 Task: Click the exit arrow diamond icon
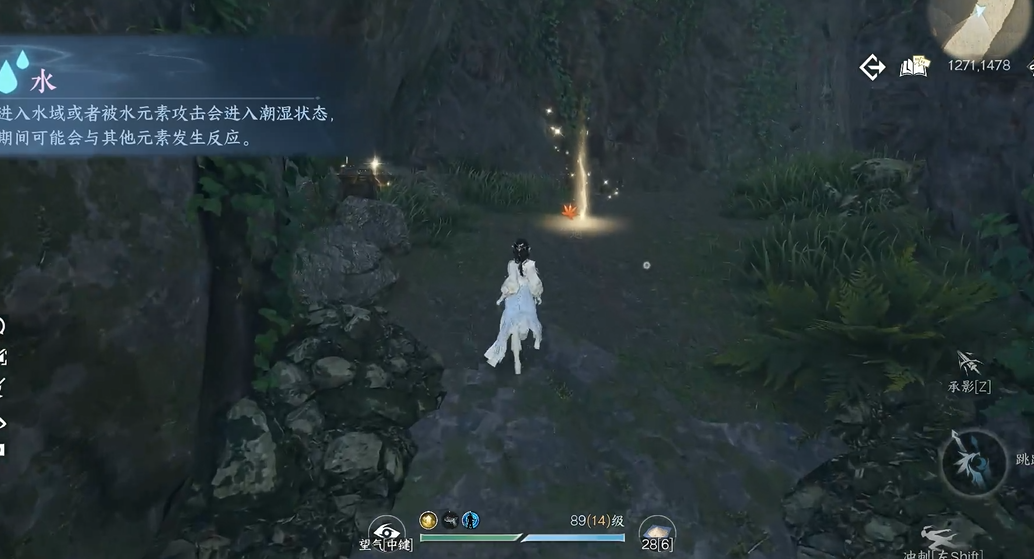(872, 67)
